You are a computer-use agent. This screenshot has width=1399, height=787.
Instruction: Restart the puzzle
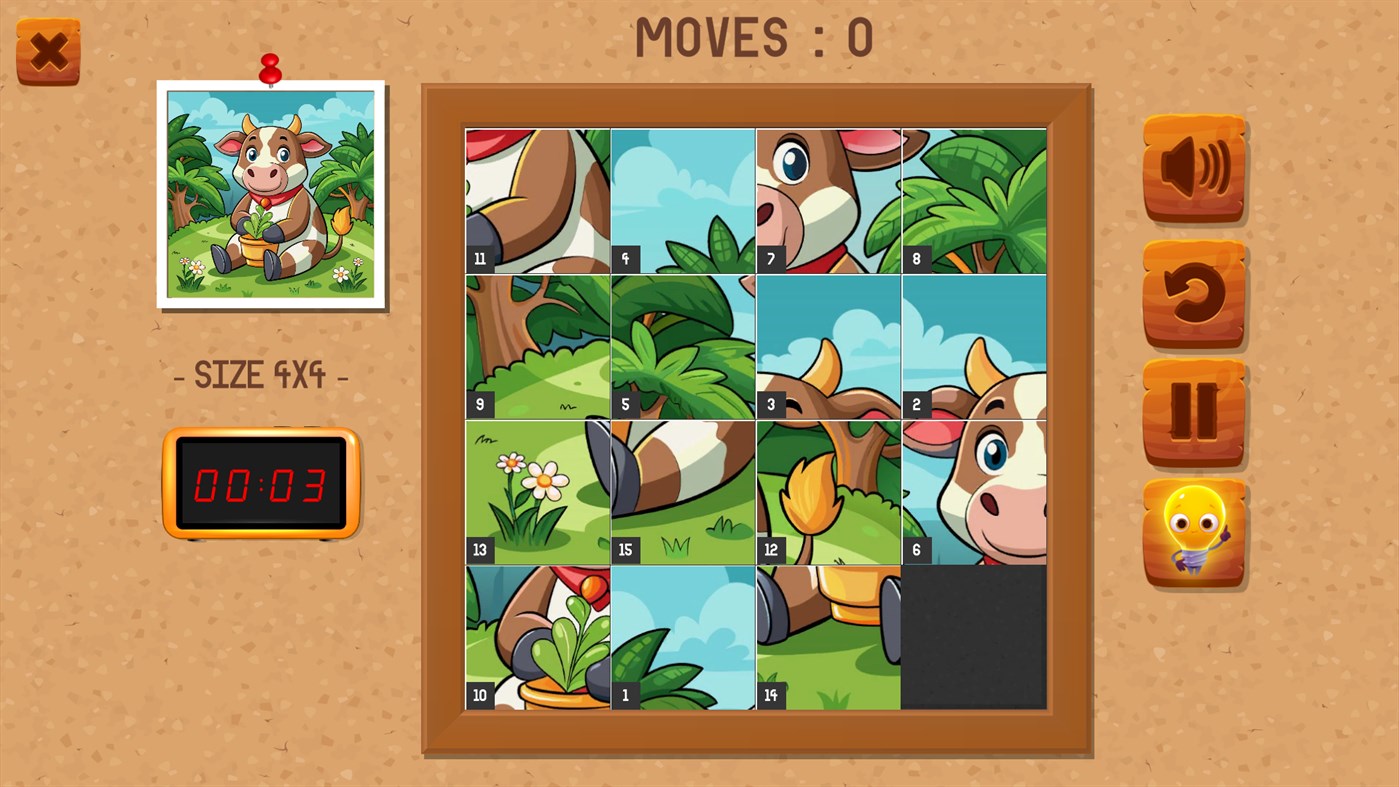coord(1193,290)
